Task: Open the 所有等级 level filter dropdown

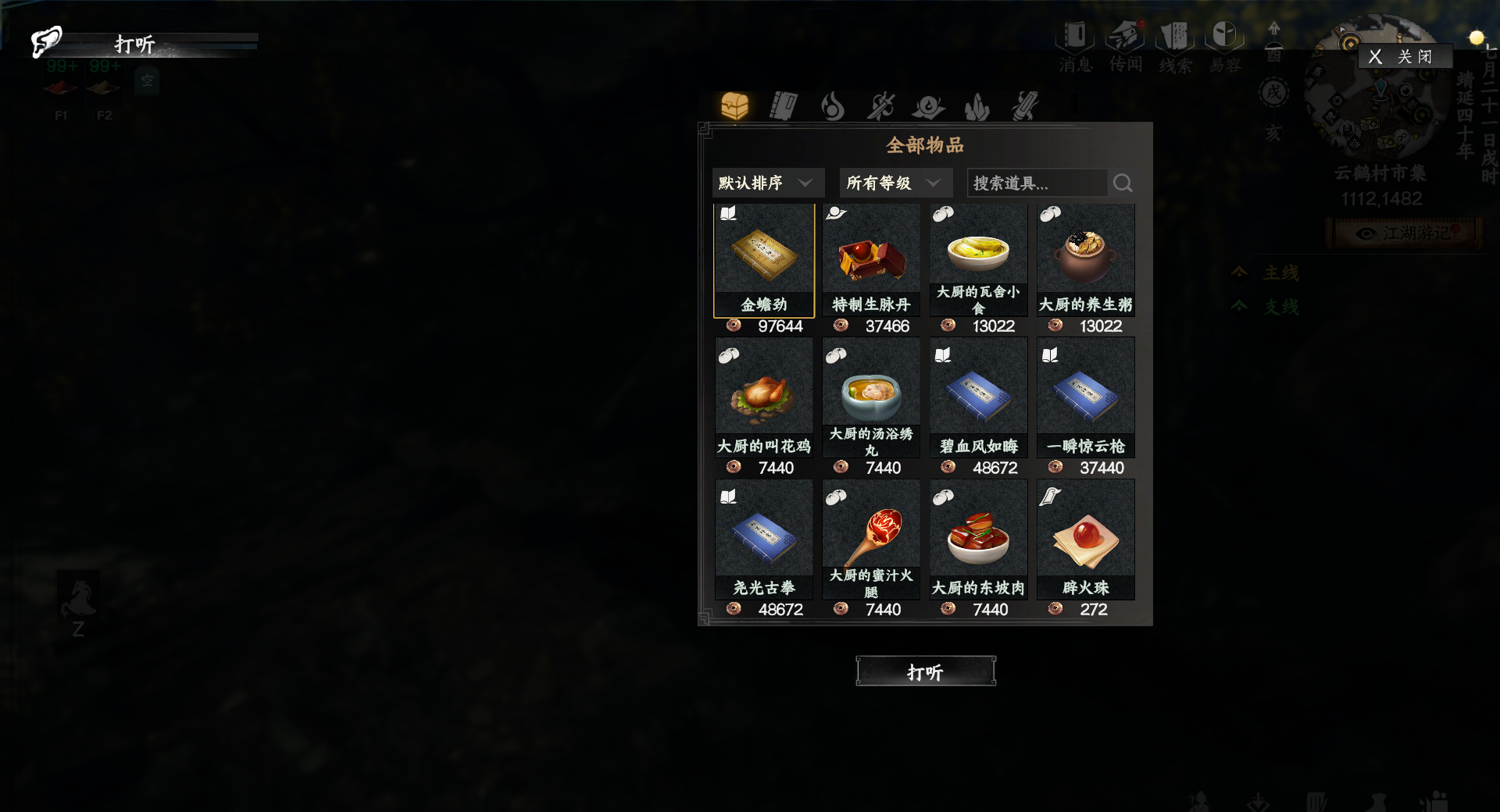Action: click(895, 182)
